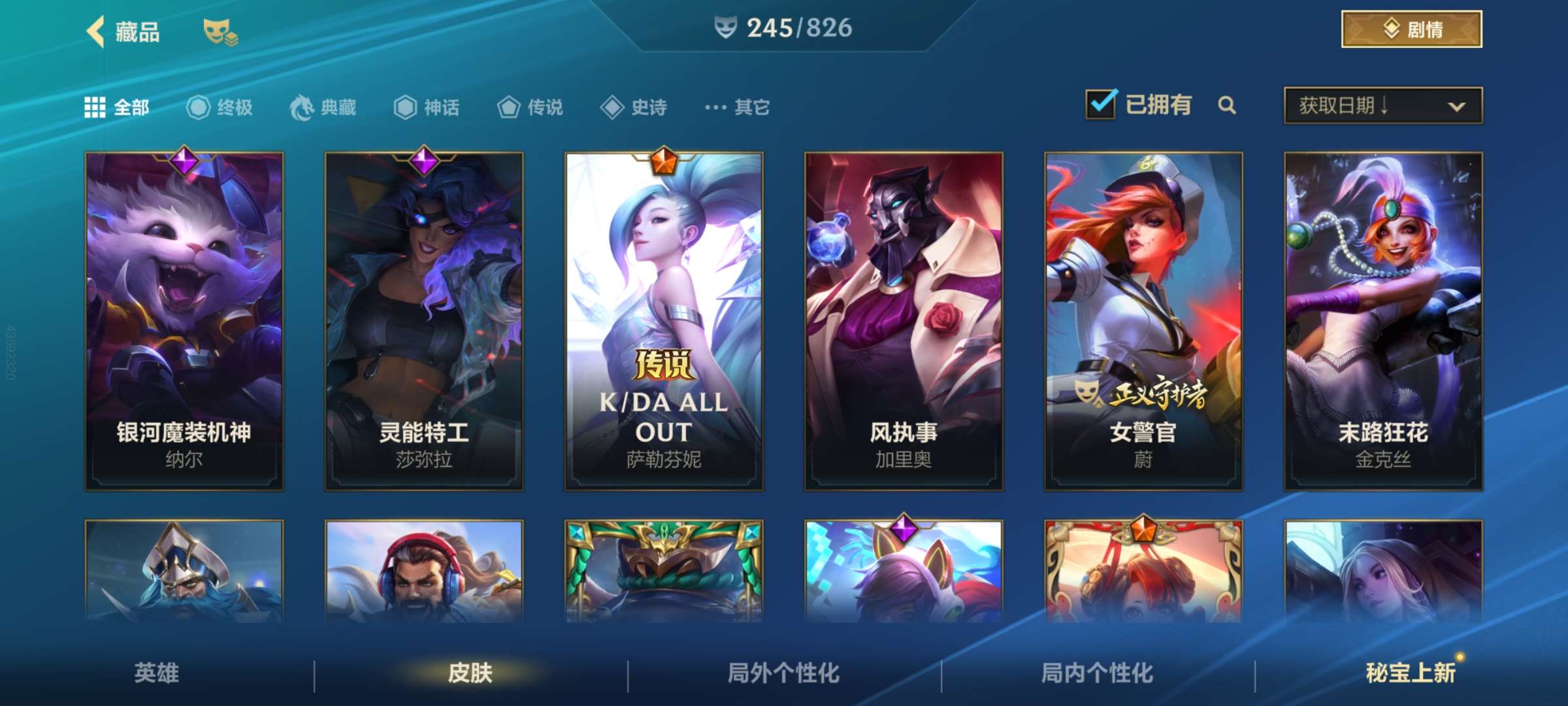Select the 终极 rarity filter
Image resolution: width=1568 pixels, height=706 pixels.
[x=220, y=108]
